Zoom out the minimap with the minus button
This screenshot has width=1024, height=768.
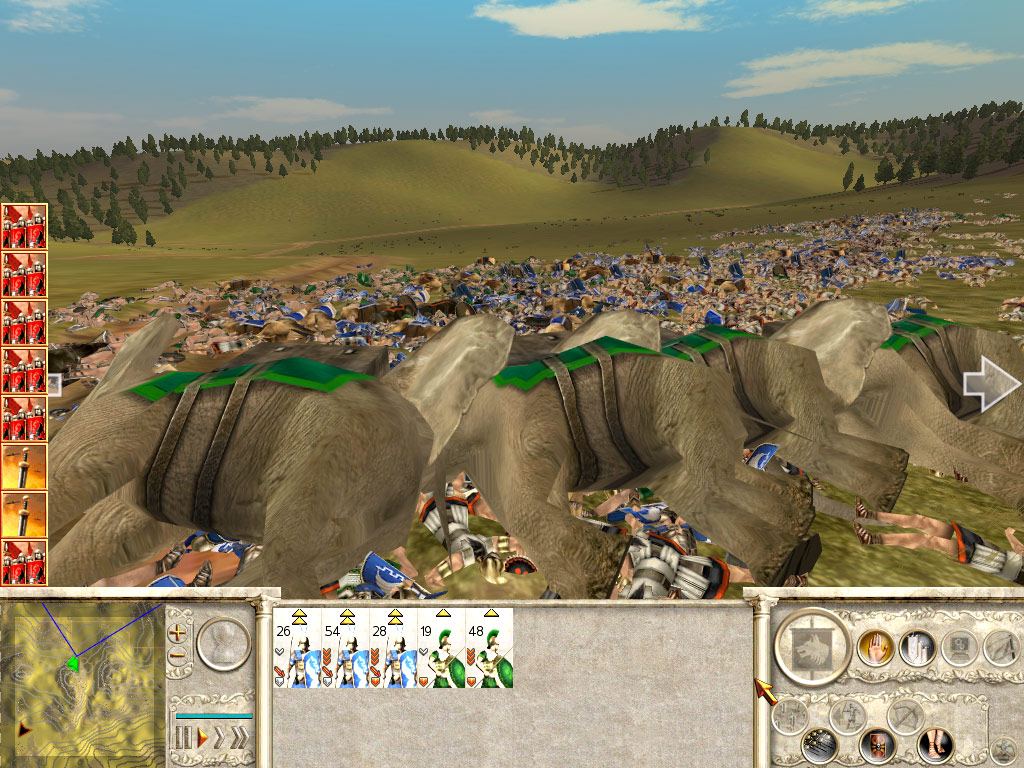tap(178, 656)
